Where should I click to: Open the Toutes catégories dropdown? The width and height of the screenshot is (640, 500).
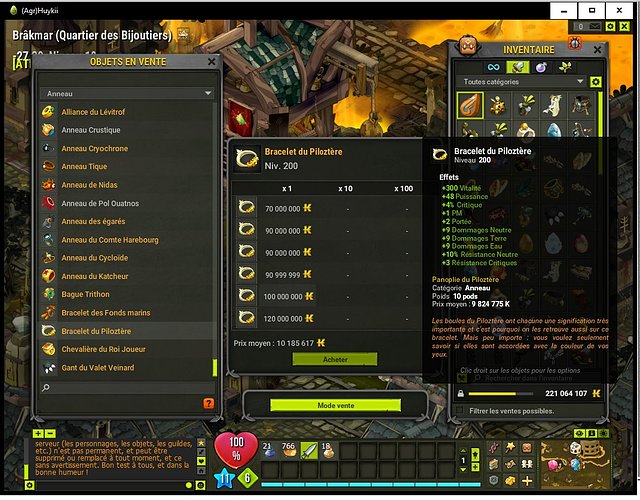tap(520, 82)
